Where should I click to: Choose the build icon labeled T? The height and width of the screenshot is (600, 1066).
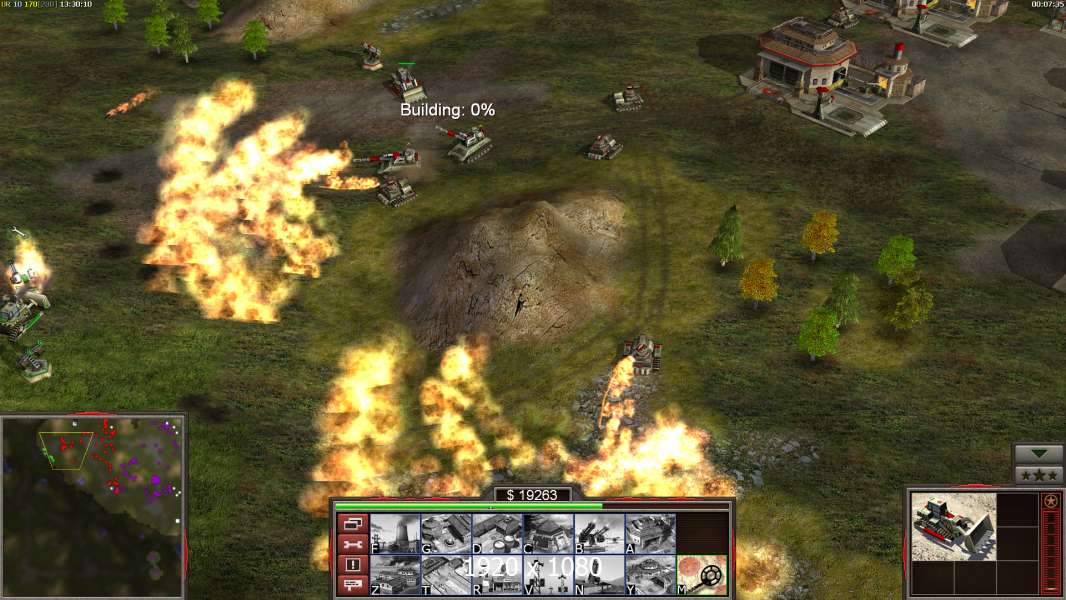(445, 575)
